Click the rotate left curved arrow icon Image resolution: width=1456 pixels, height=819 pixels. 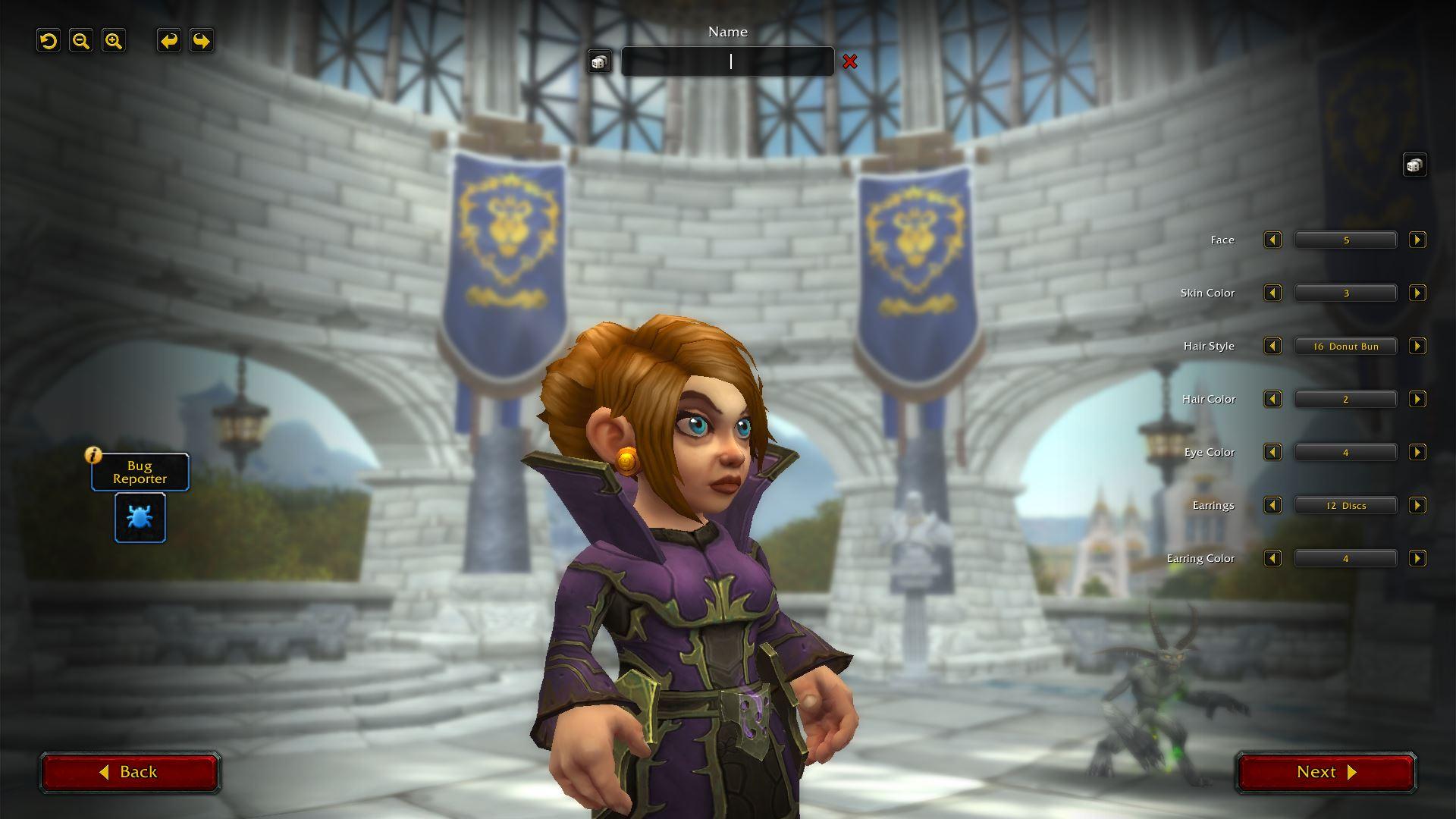pos(168,42)
